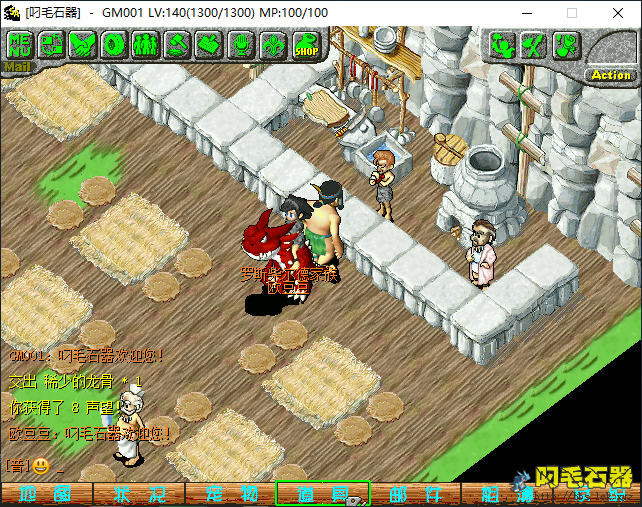Minimize the game window
This screenshot has width=642, height=507.
pos(527,13)
